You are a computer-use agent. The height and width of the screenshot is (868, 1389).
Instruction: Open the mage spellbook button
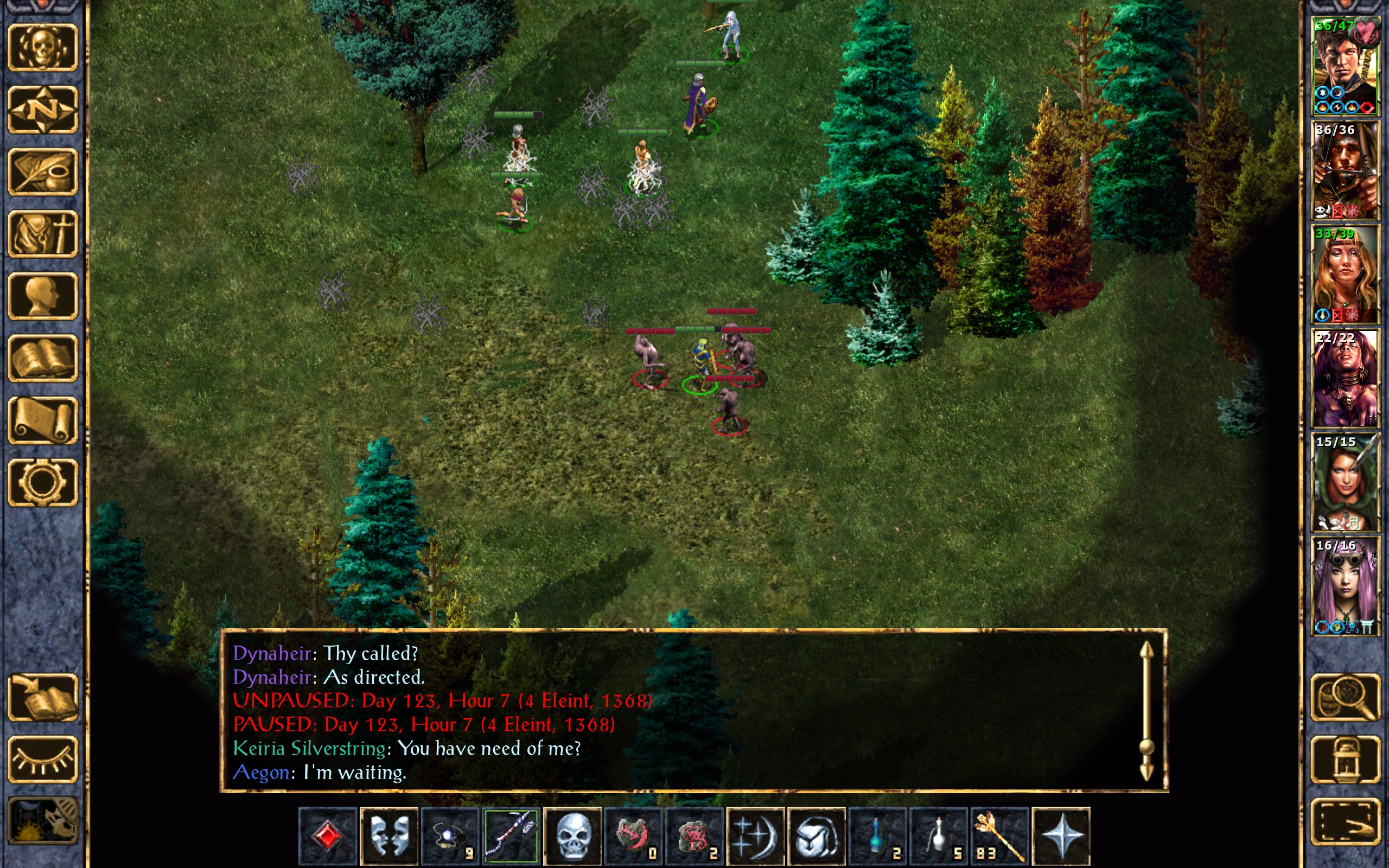43,358
